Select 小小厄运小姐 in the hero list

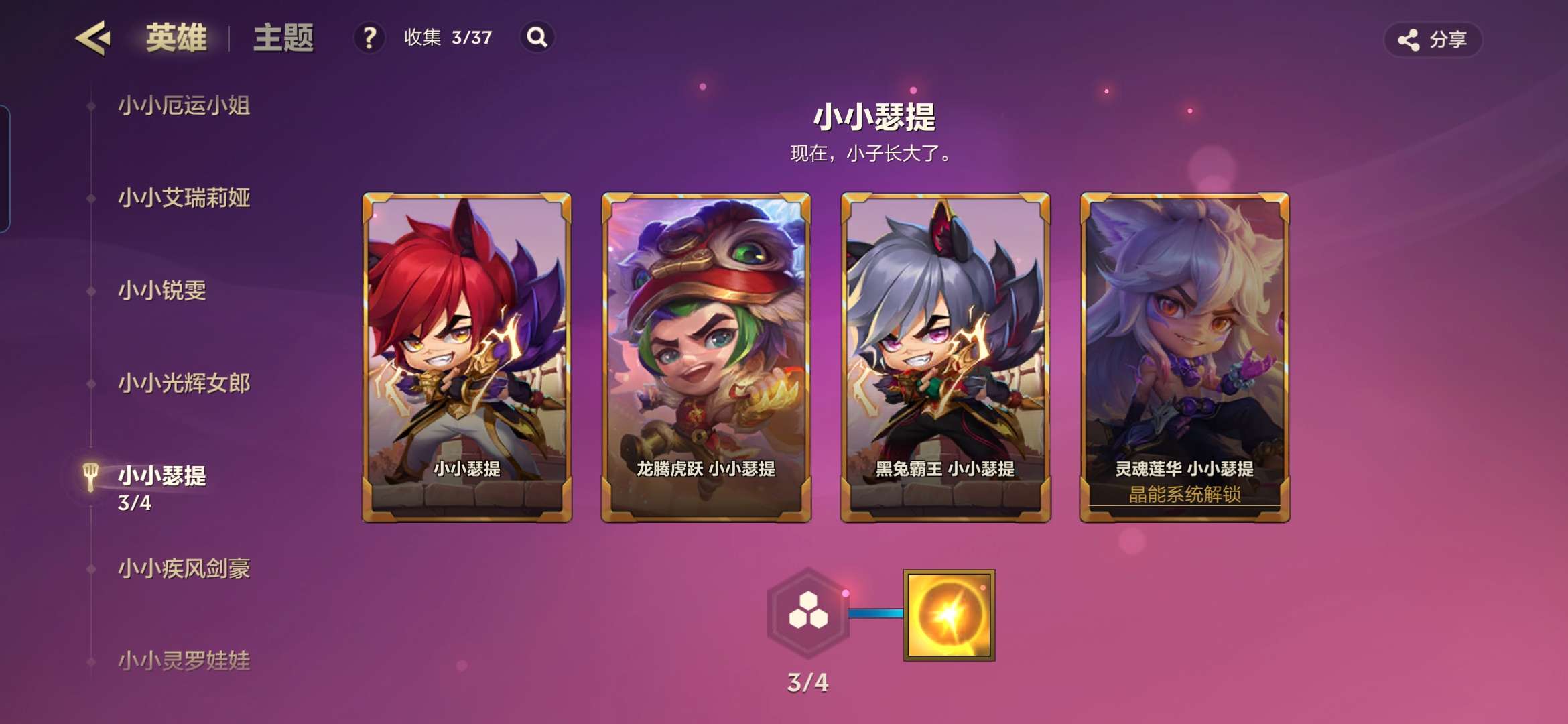[184, 105]
